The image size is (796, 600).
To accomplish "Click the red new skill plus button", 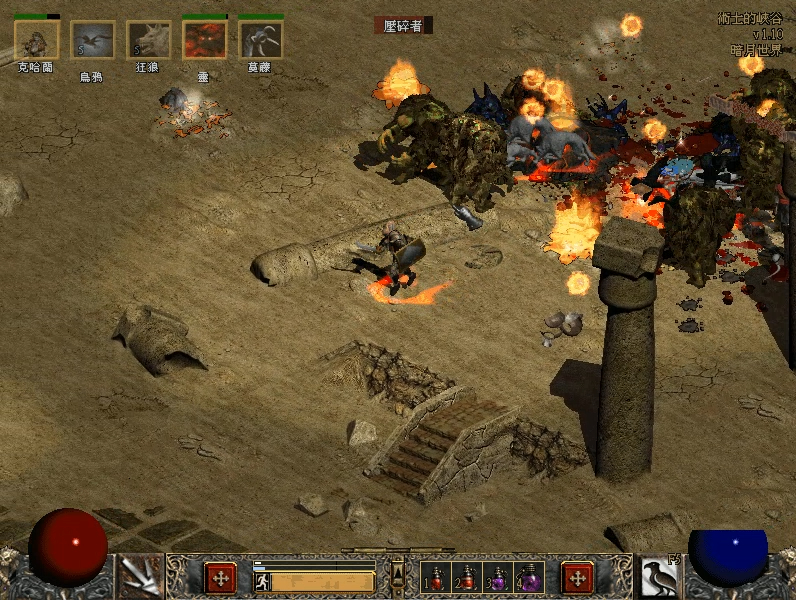I will pos(577,577).
